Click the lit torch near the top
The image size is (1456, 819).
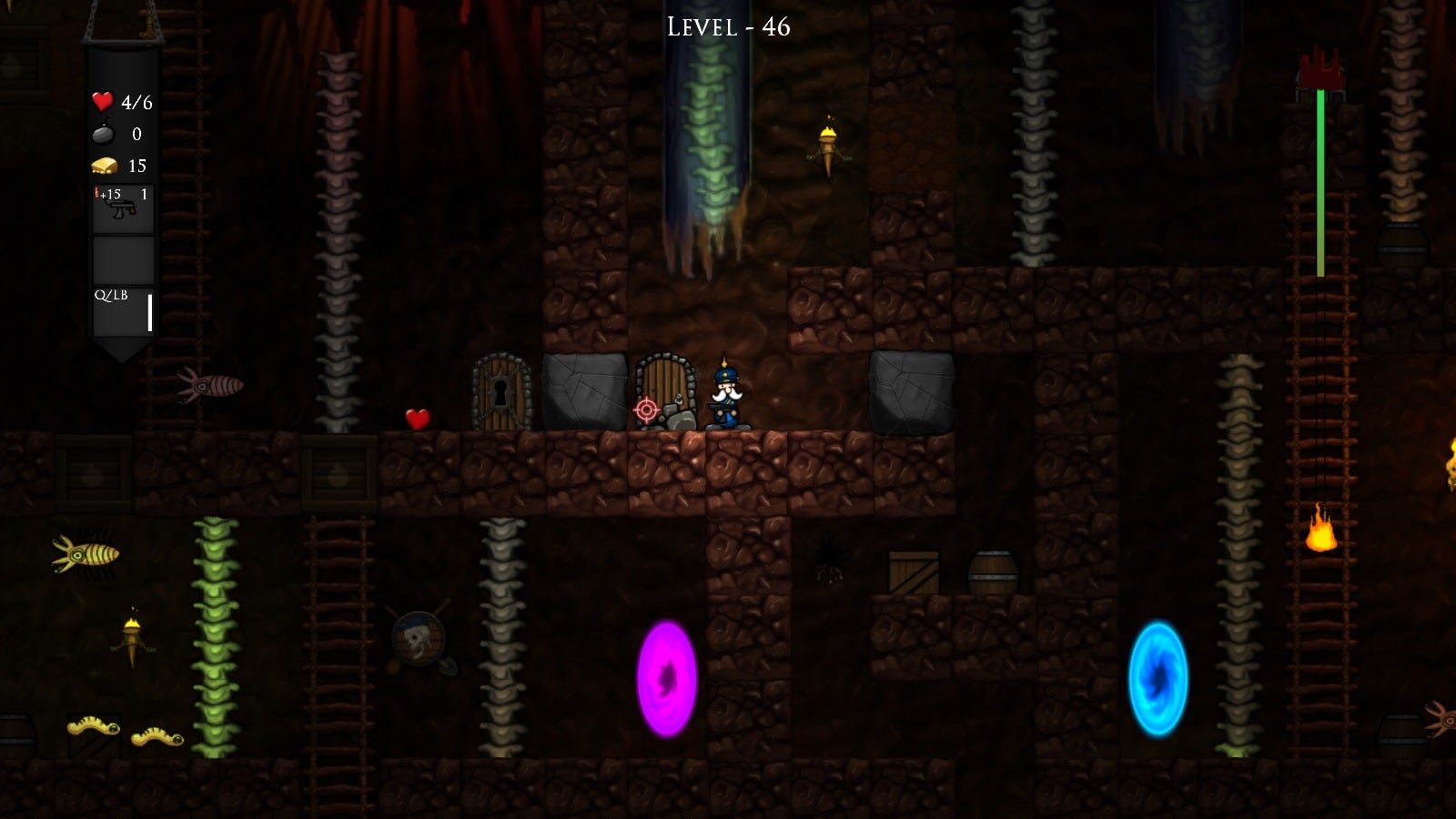click(x=830, y=146)
